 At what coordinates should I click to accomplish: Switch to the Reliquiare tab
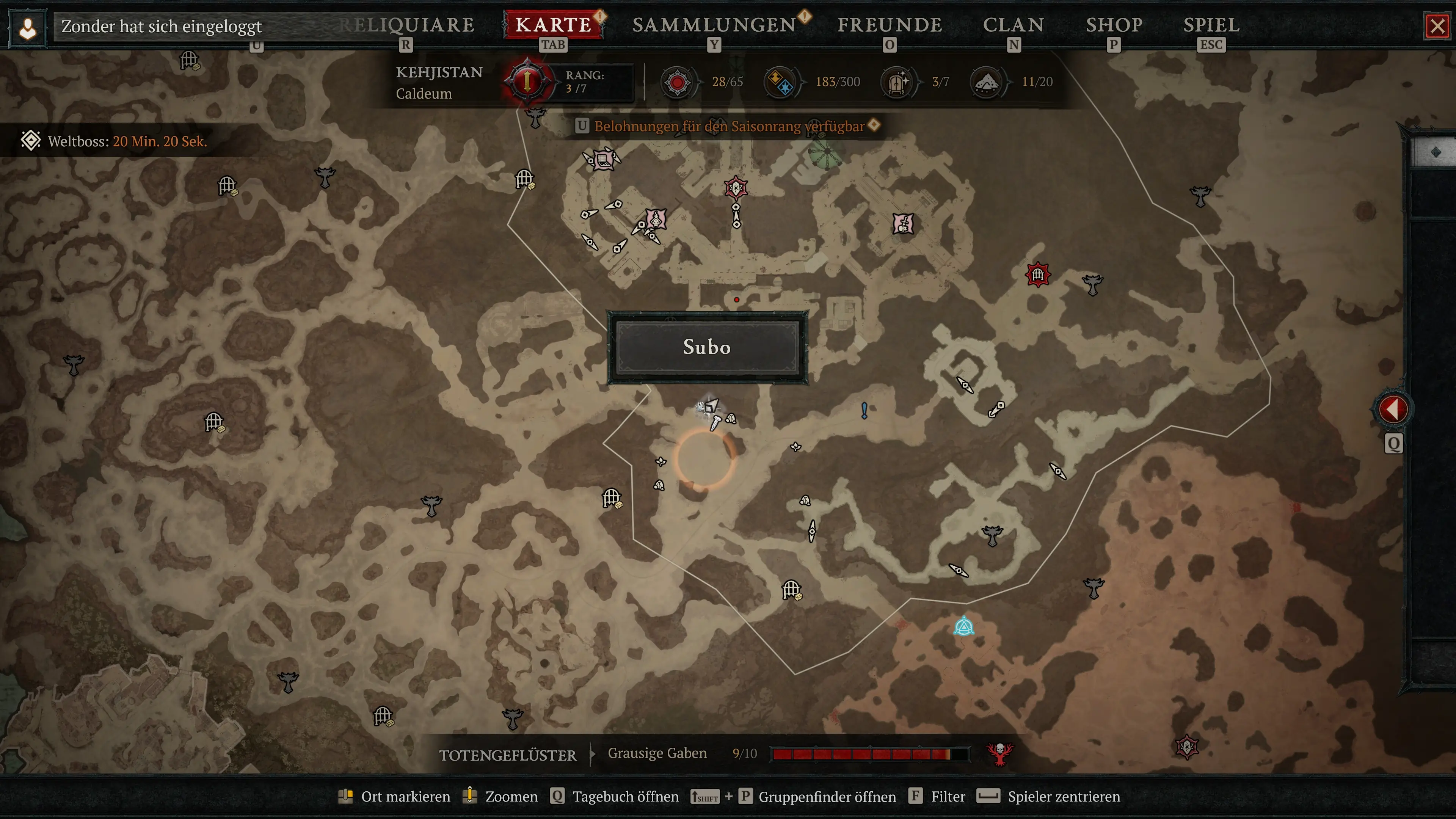pos(406,25)
